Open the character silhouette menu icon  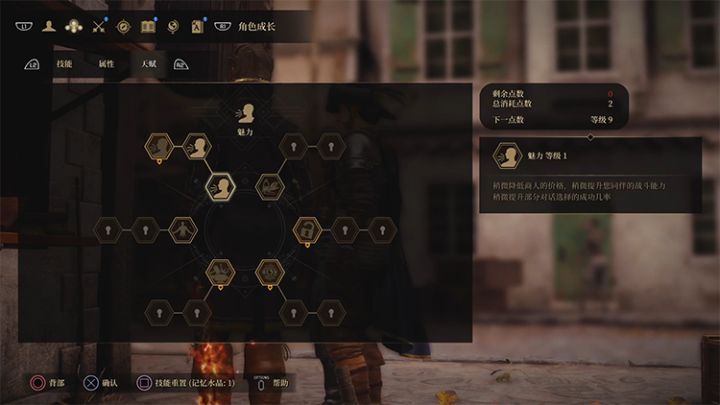pos(48,26)
